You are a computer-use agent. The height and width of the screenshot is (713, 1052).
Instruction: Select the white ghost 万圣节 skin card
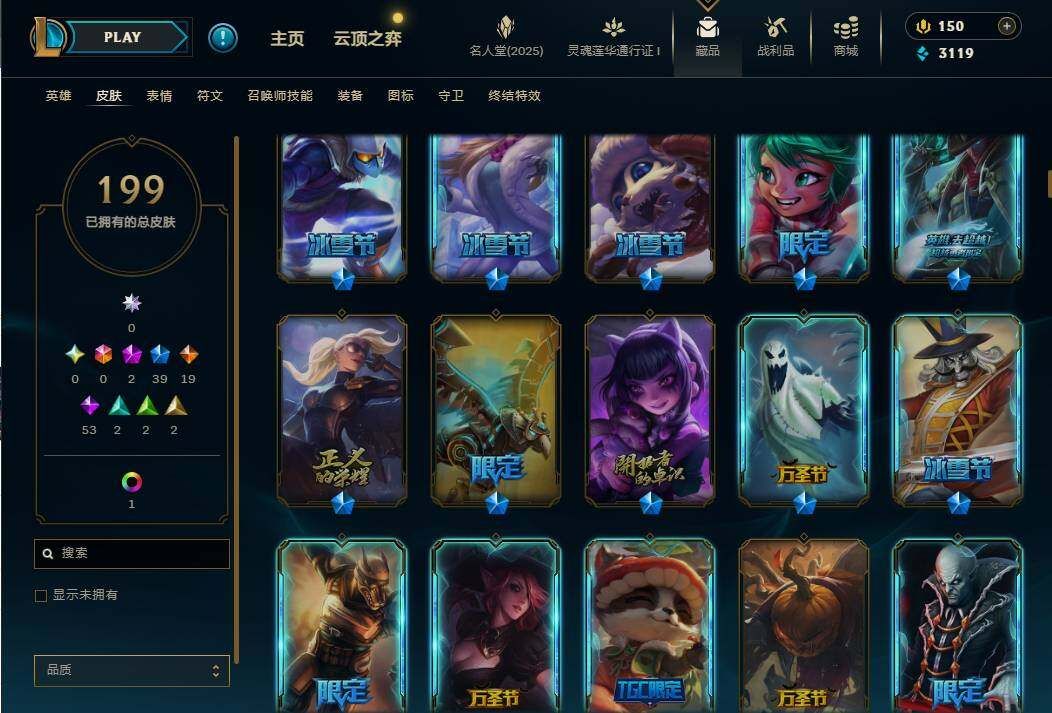coord(804,410)
